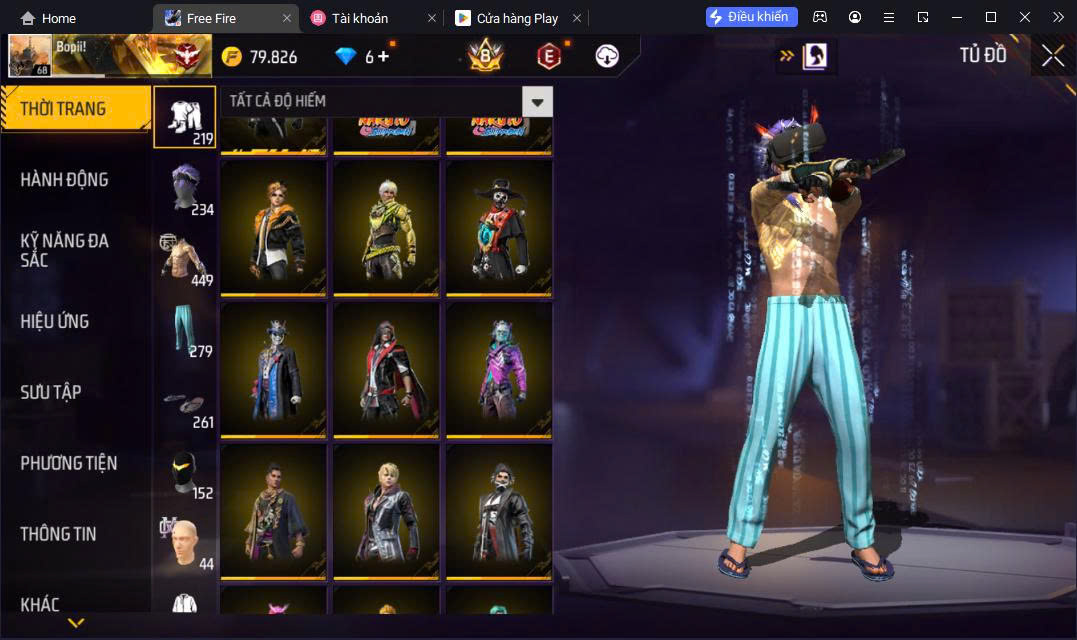Viewport: 1077px width, 640px height.
Task: Select the skeleton cowboy hat outfit
Action: tap(499, 227)
